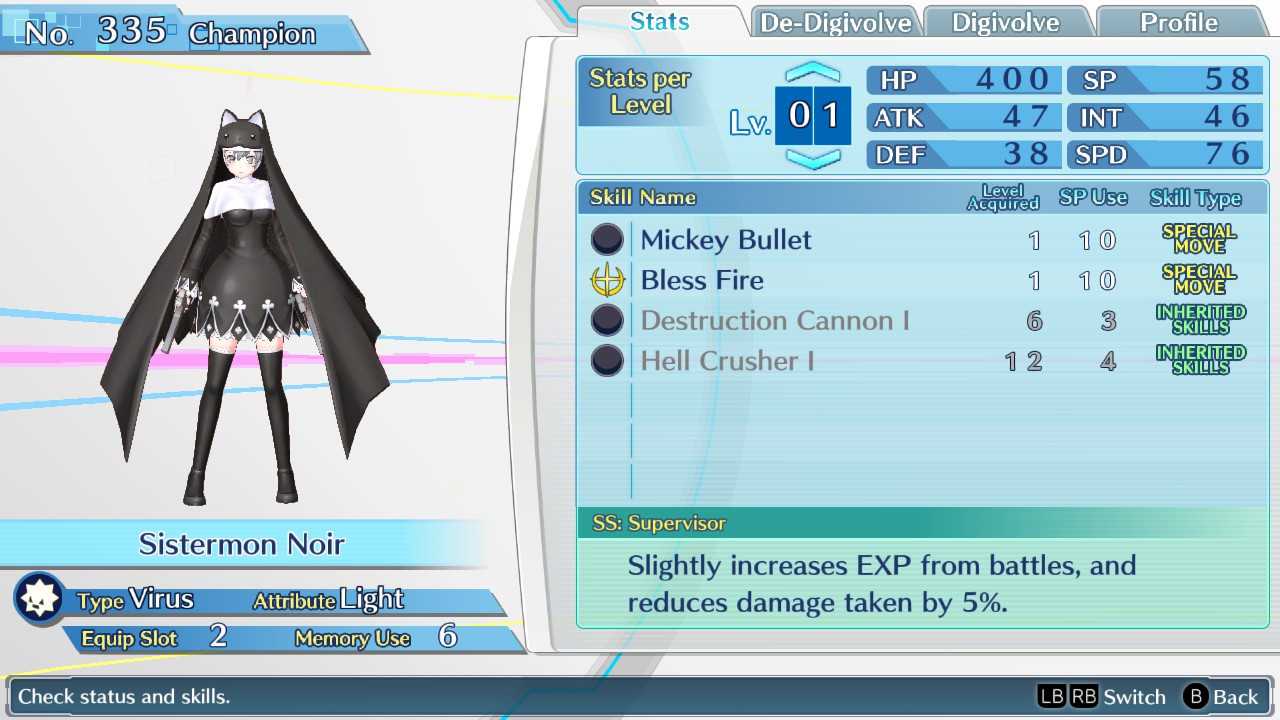
Task: Click the up chevron above the level value
Action: tap(812, 70)
